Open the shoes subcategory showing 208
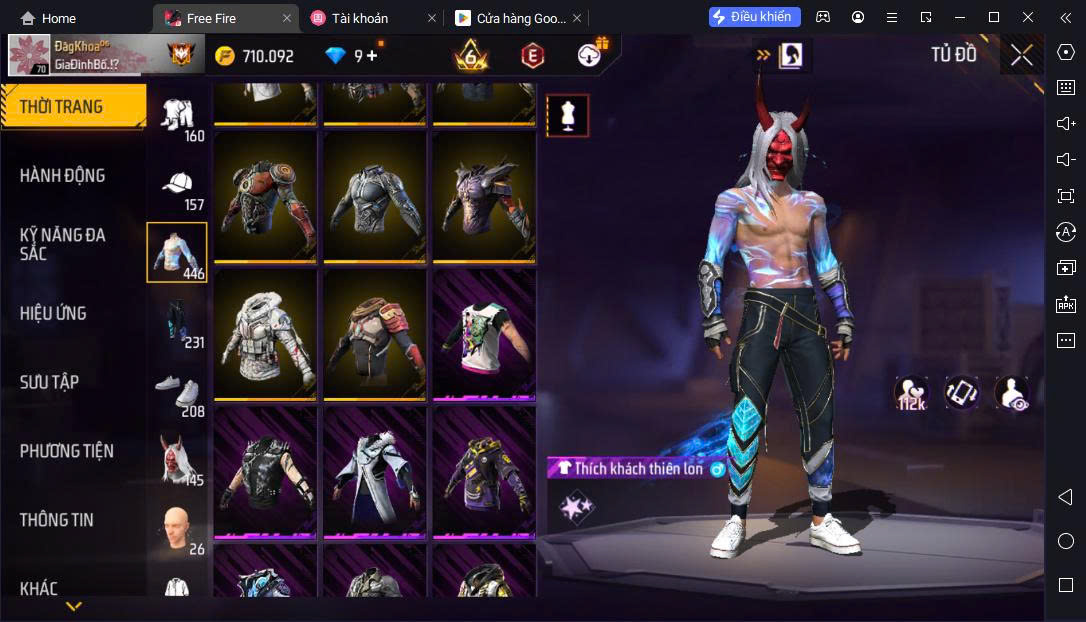 click(178, 394)
